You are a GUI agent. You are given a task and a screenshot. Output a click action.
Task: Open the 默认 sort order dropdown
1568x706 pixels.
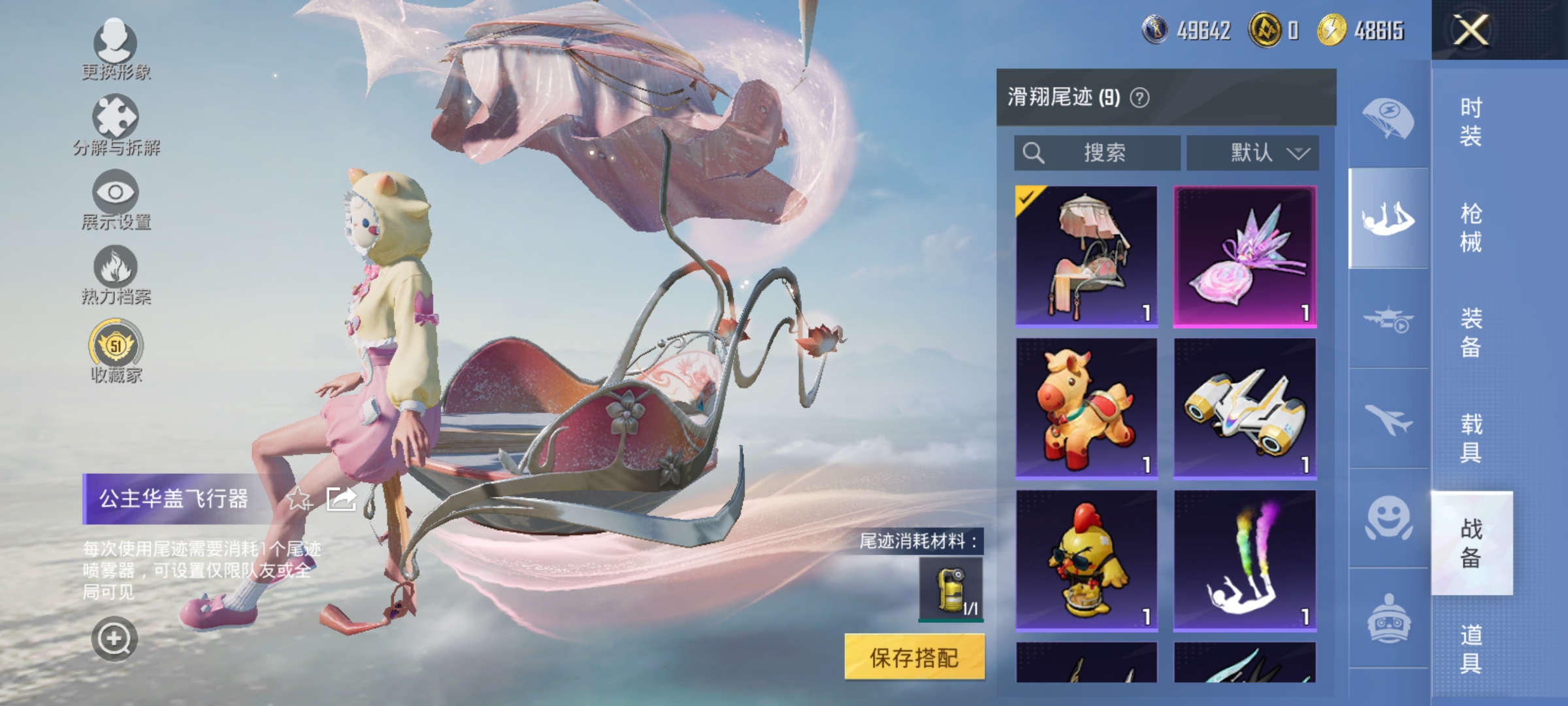(x=1252, y=154)
